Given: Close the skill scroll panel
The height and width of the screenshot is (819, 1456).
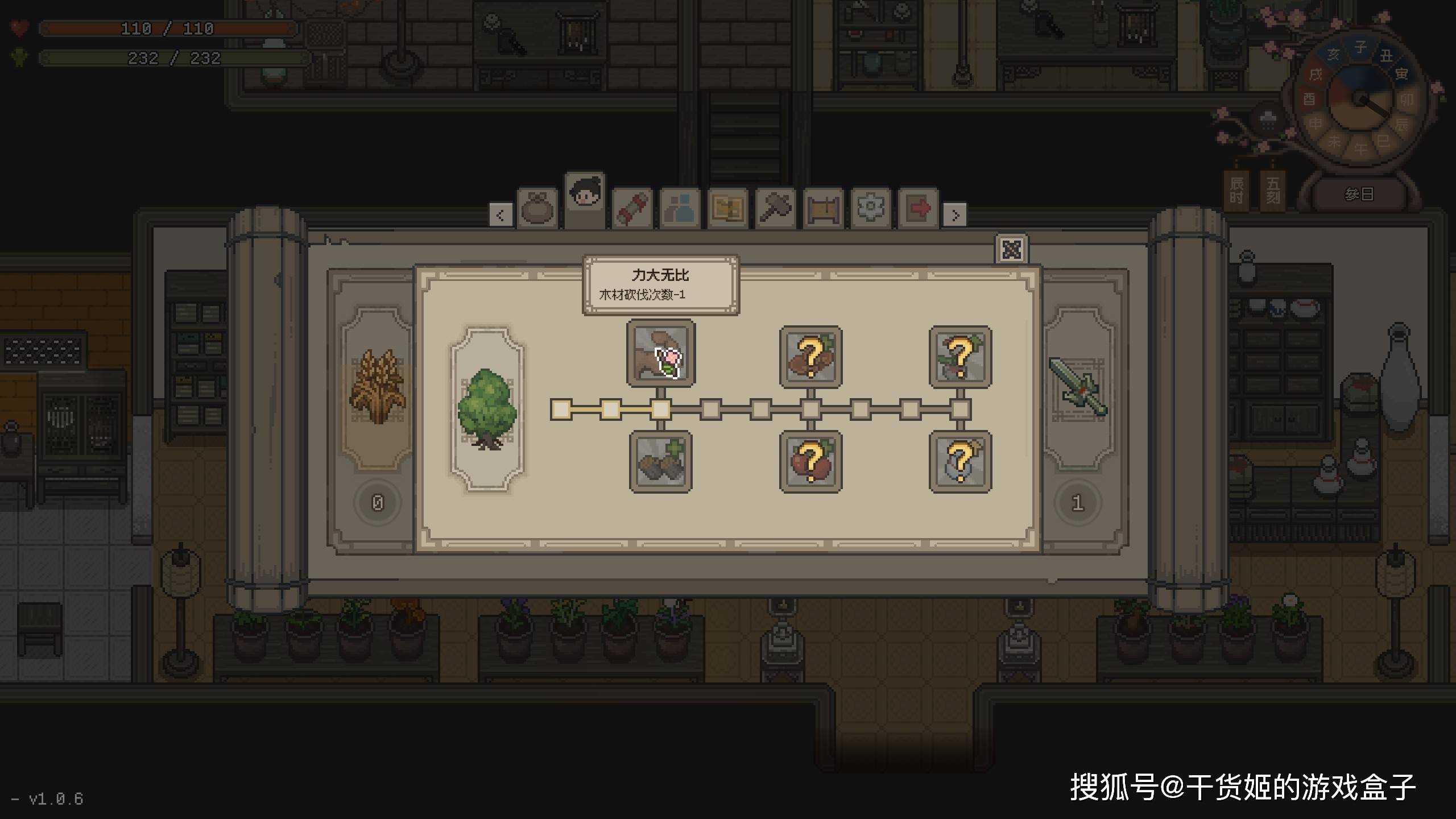Looking at the screenshot, I should pyautogui.click(x=1011, y=249).
